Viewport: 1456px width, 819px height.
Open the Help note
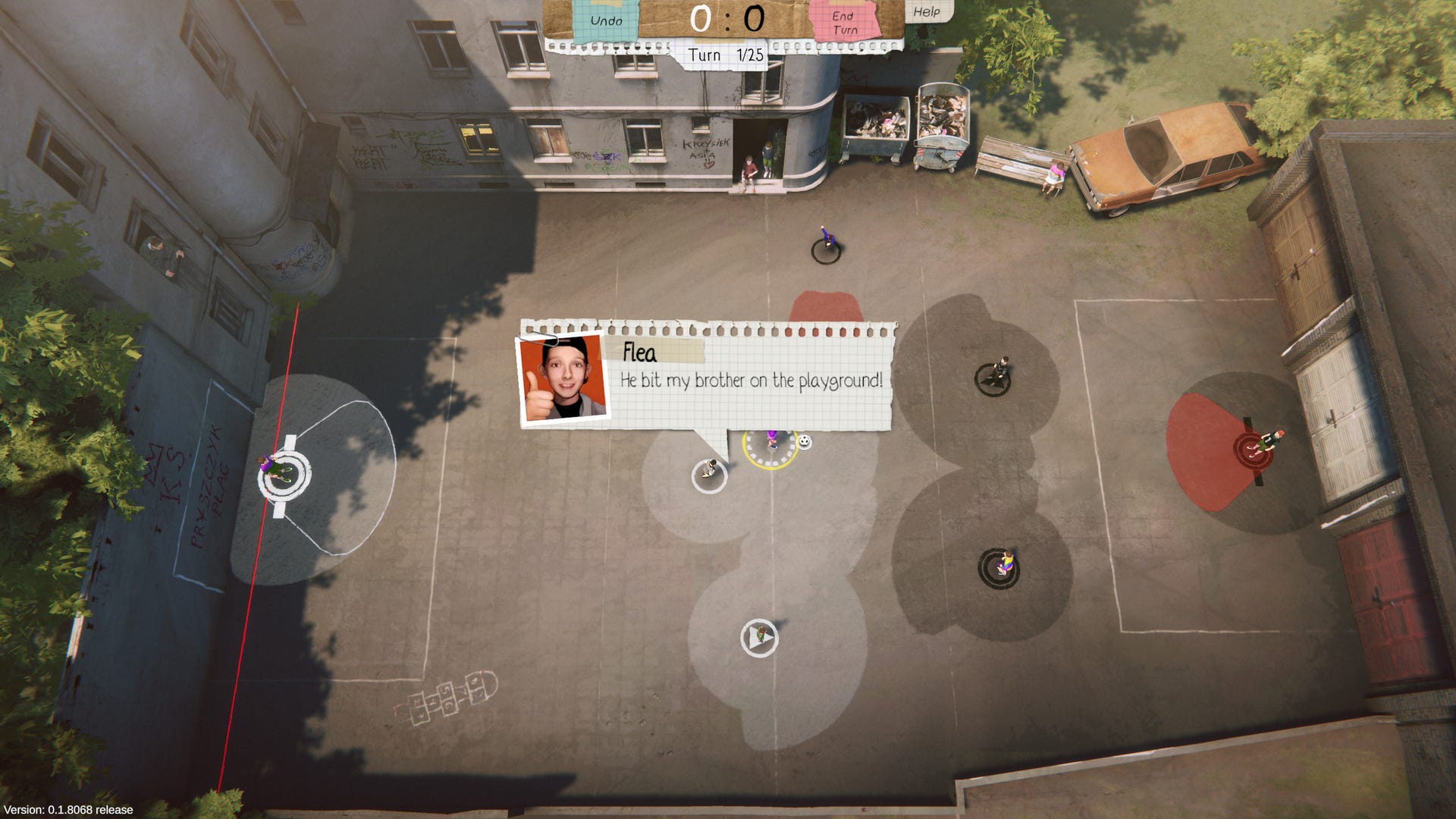(926, 12)
